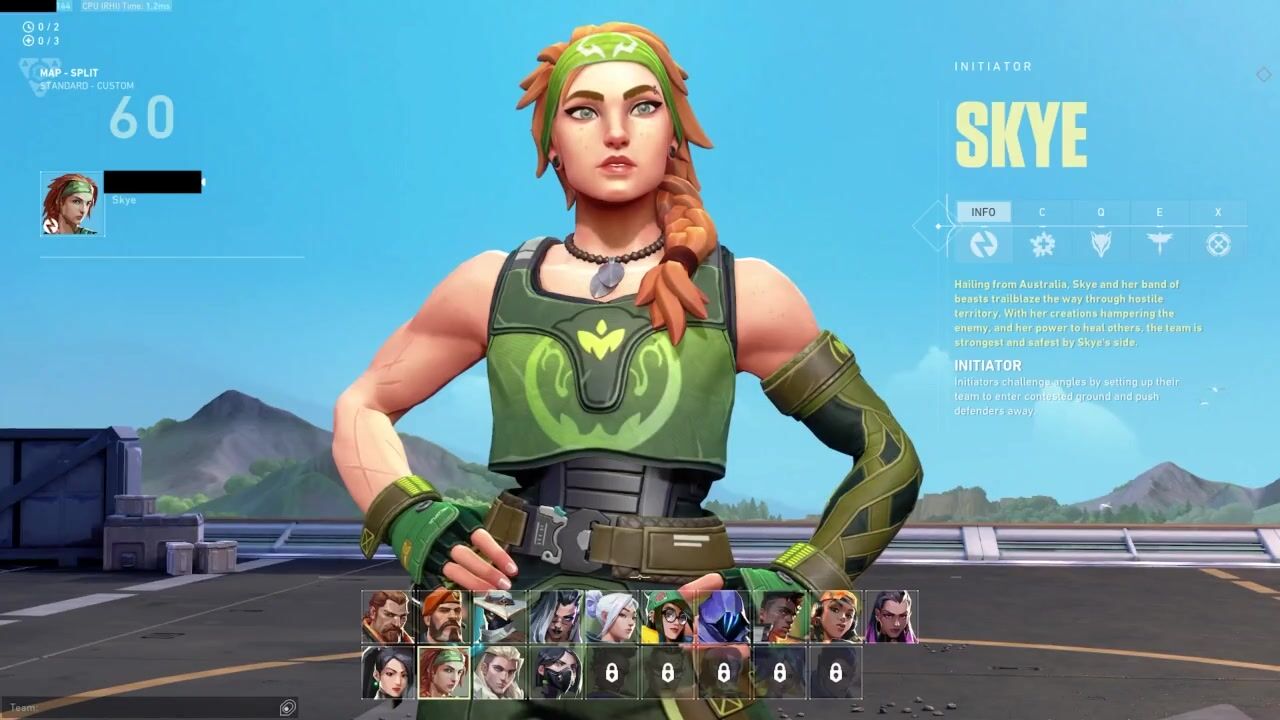Screen dimensions: 1280x720
Task: Open the E ability Guiding Light hawk icon
Action: (1160, 243)
